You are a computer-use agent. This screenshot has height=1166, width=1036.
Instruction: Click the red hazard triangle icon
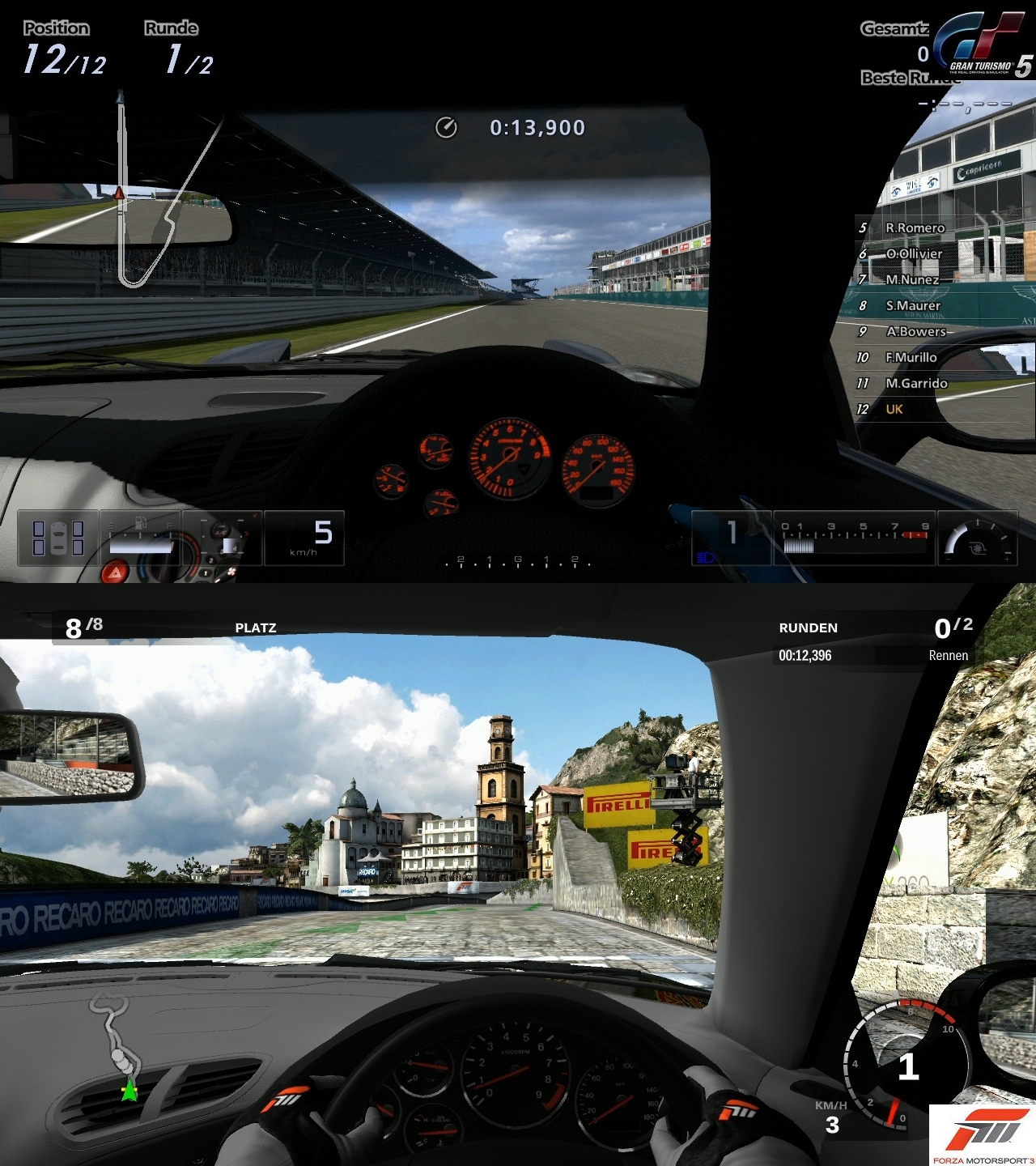(115, 573)
